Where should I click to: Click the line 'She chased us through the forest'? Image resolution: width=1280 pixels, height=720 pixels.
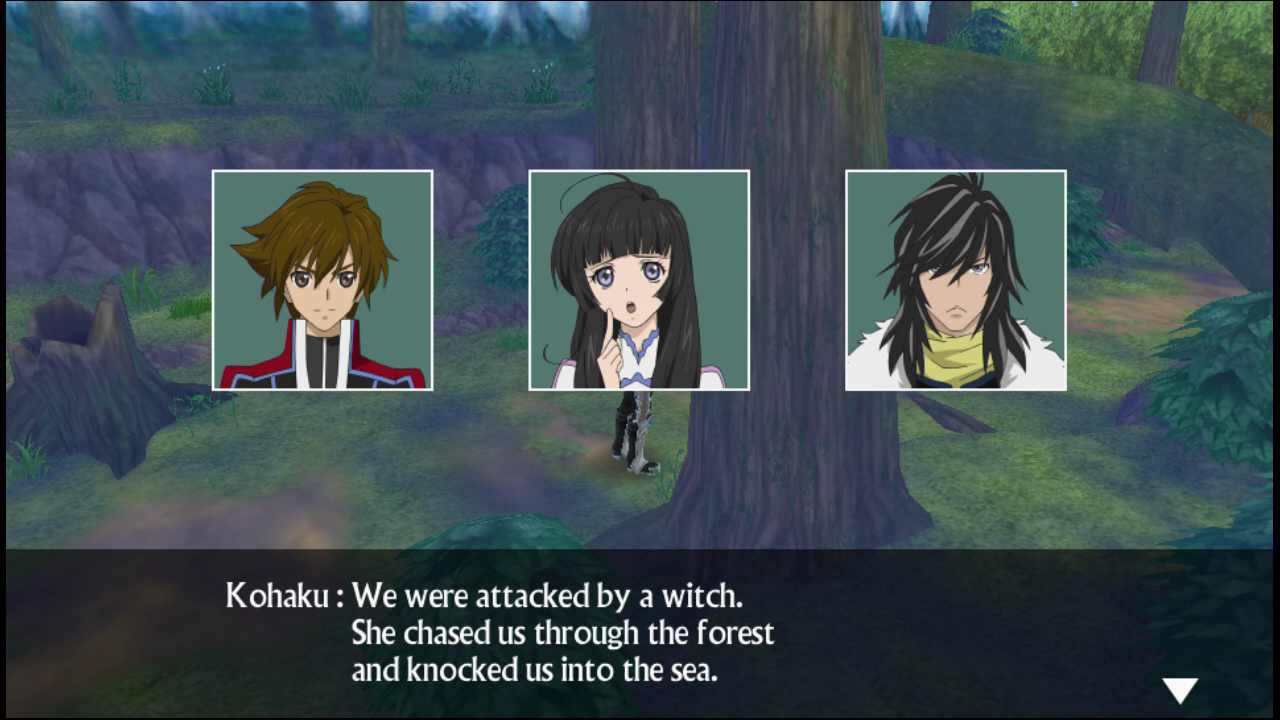[565, 633]
